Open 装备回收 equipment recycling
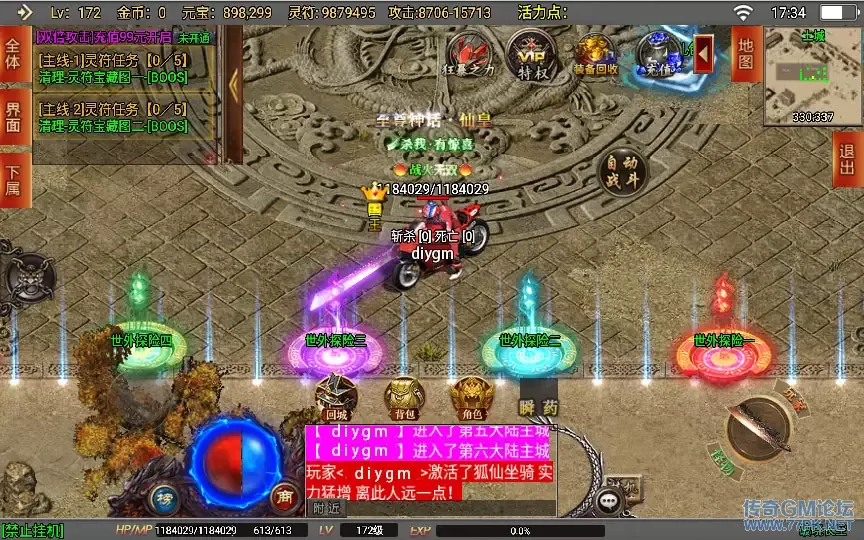The height and width of the screenshot is (540, 864). point(596,53)
